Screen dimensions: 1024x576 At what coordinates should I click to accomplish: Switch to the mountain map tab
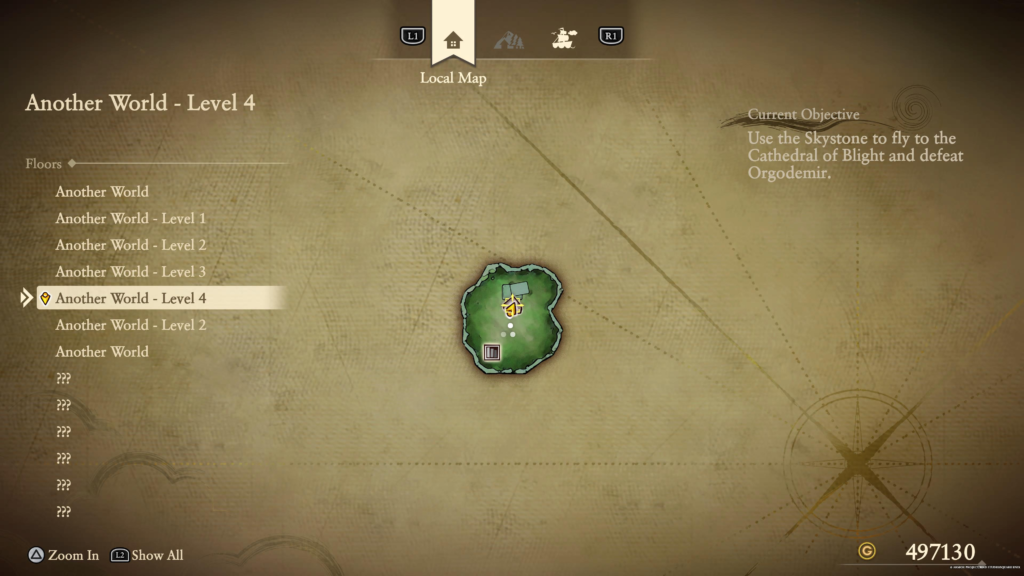coord(509,40)
